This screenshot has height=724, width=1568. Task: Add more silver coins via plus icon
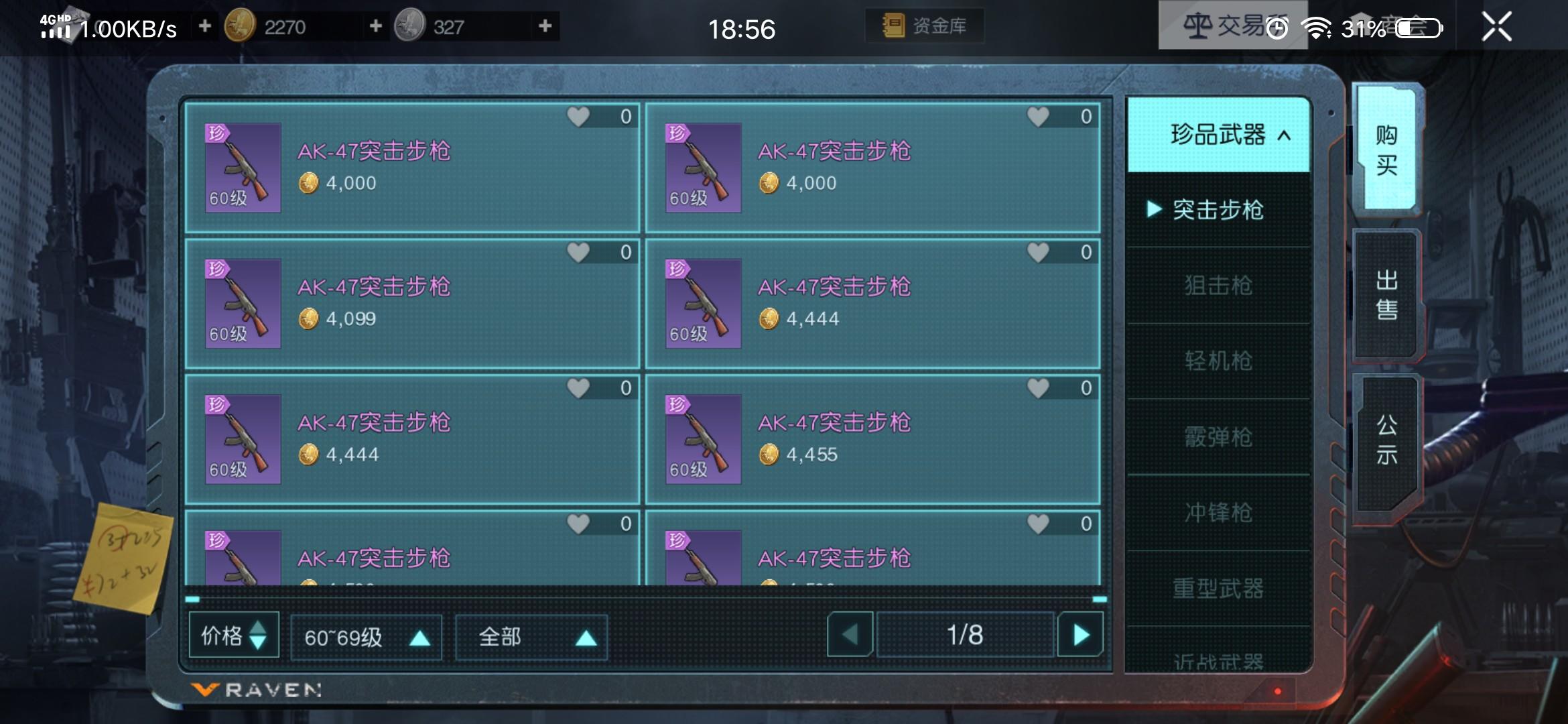[x=545, y=27]
